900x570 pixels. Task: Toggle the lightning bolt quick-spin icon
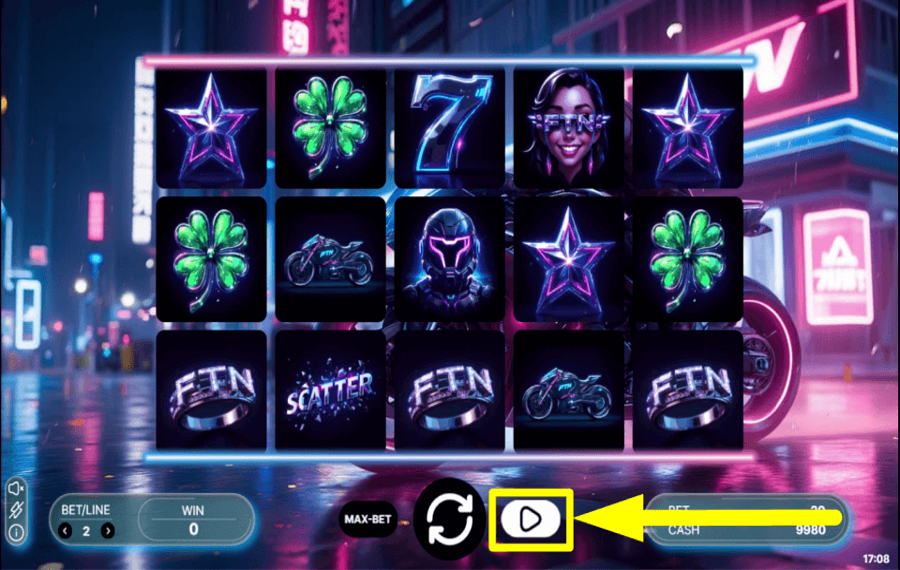[18, 510]
